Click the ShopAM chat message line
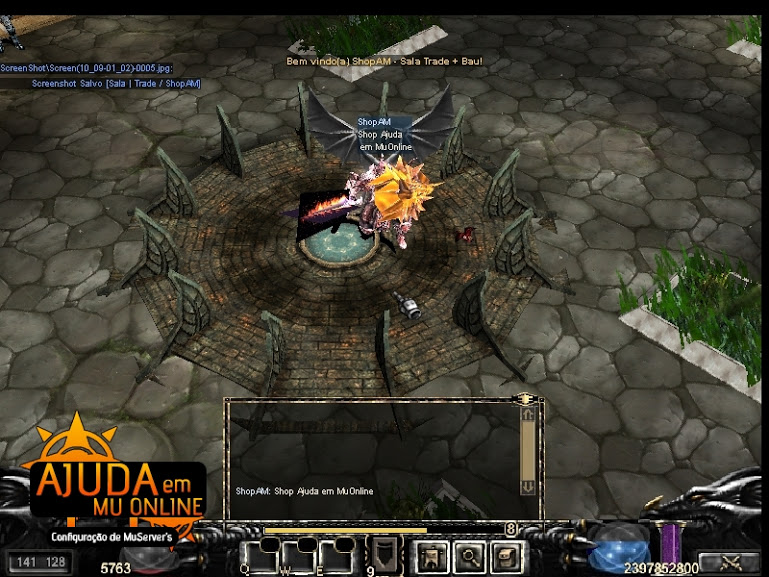Screen dimensions: 769x577 coord(305,492)
